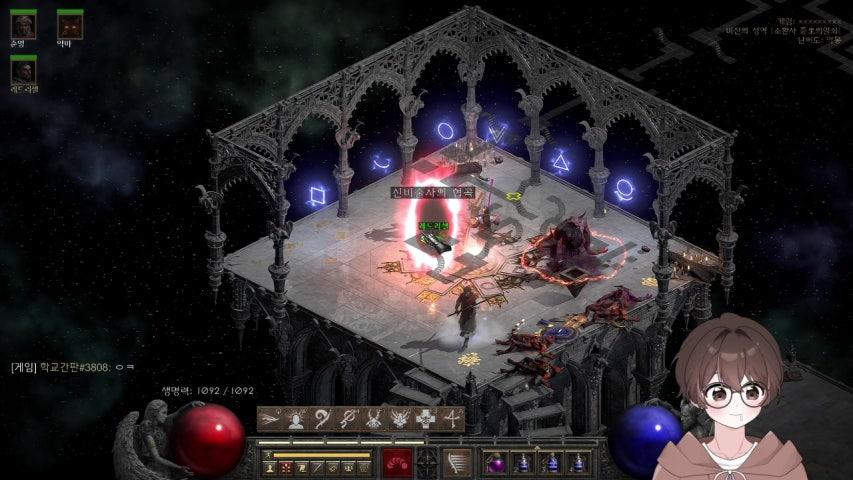Choose the glowing person silhouette skill icon

click(x=296, y=419)
